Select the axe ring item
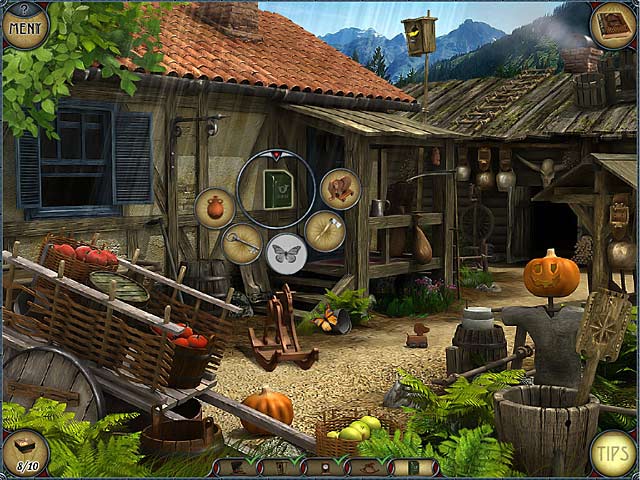The height and width of the screenshot is (480, 640). pyautogui.click(x=325, y=231)
